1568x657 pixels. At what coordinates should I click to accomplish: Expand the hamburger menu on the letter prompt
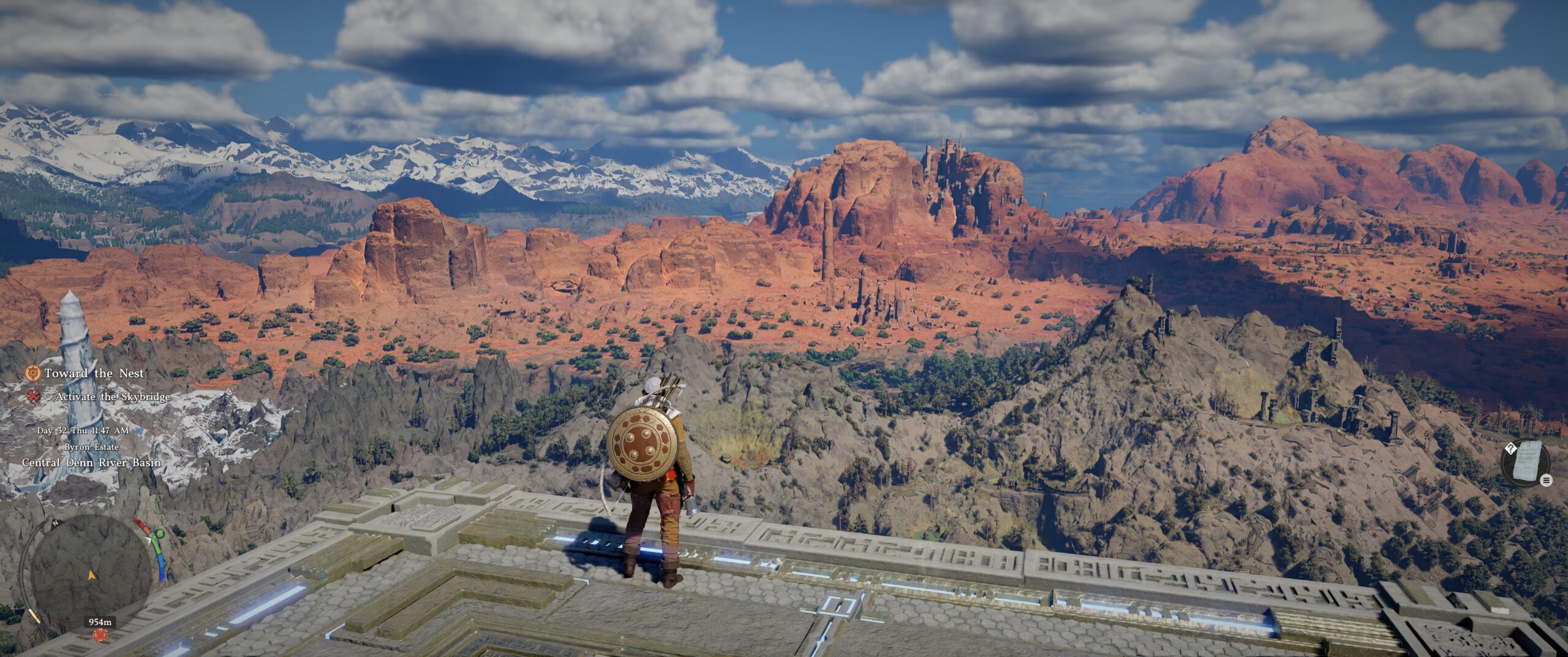[1547, 480]
